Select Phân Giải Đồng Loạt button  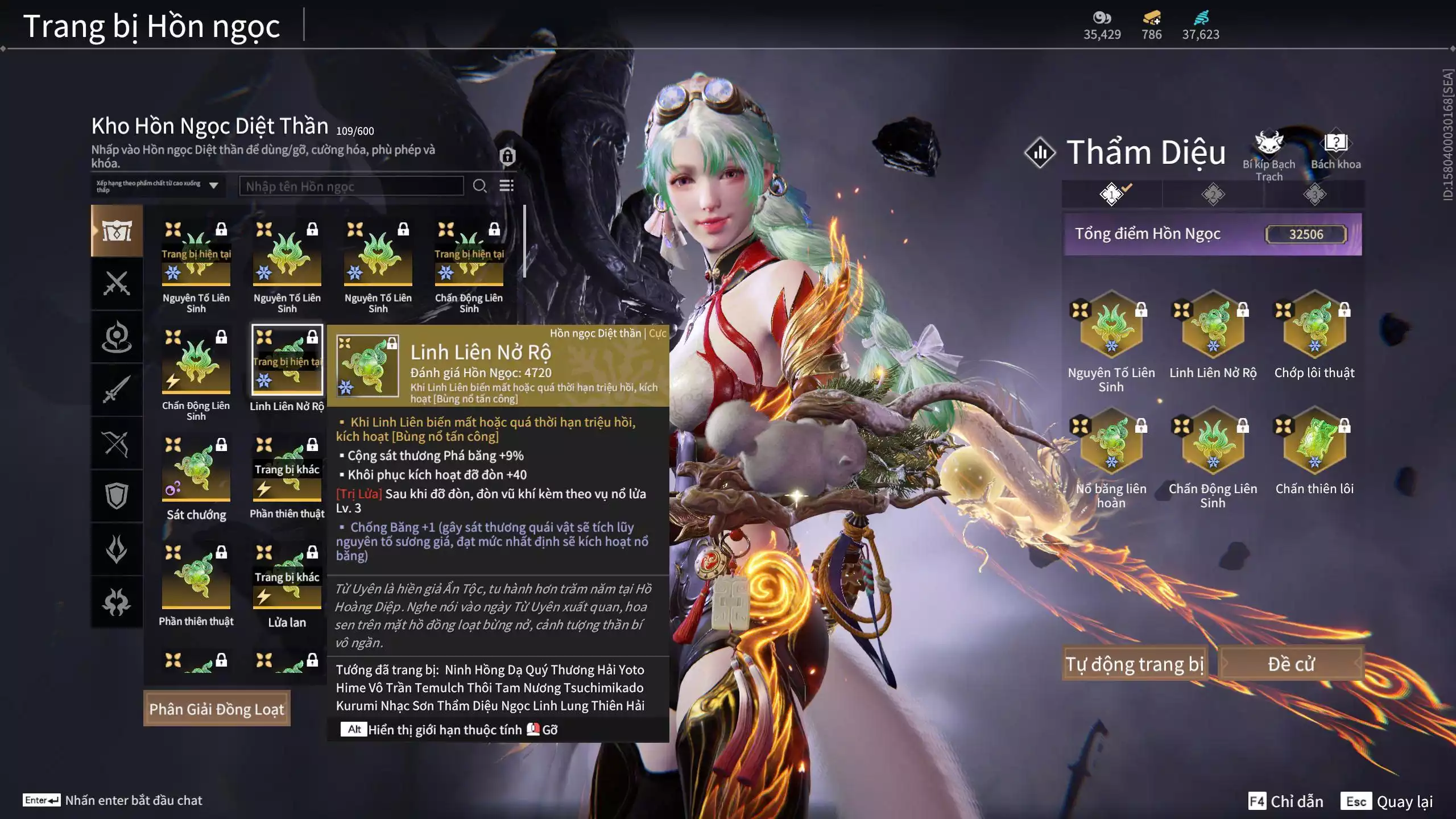[x=217, y=709]
